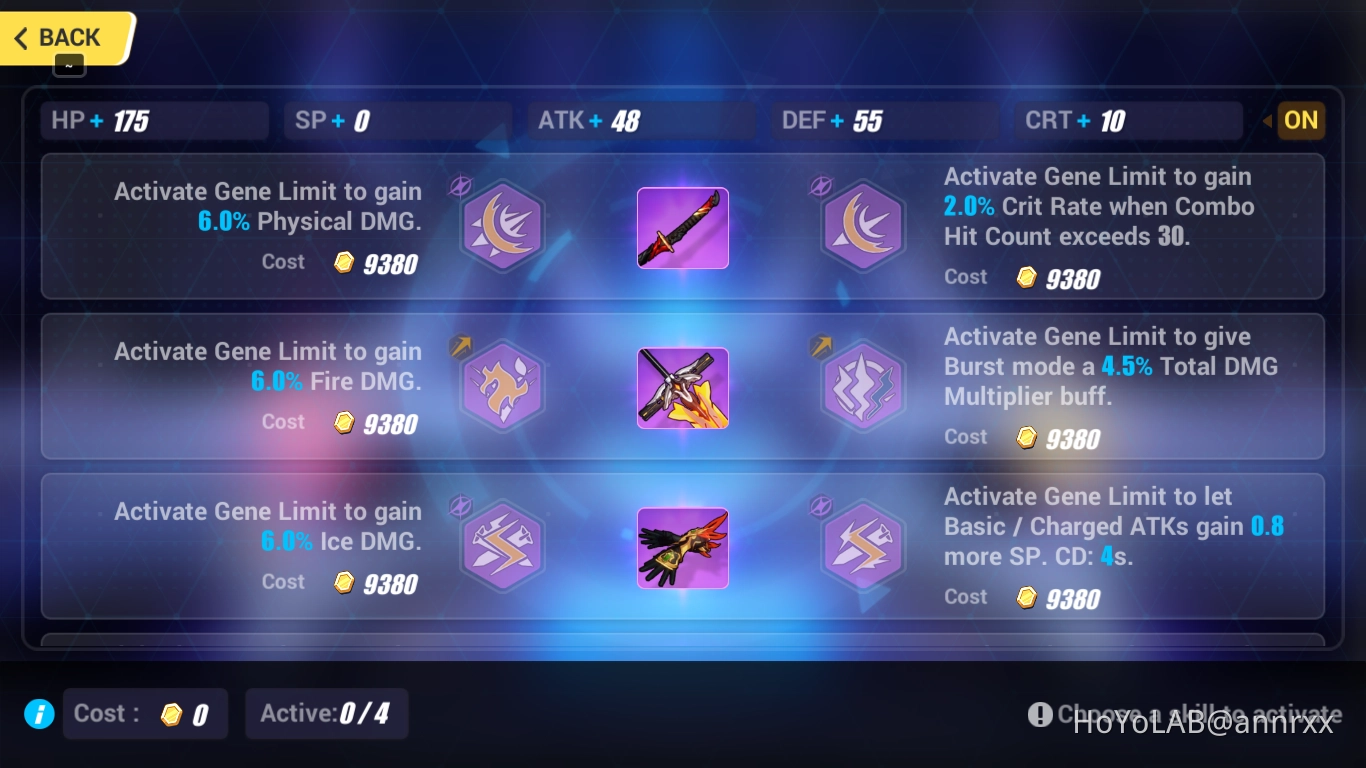Viewport: 1366px width, 768px height.
Task: Select the Physical DMG gene hexagon icon
Action: click(502, 227)
